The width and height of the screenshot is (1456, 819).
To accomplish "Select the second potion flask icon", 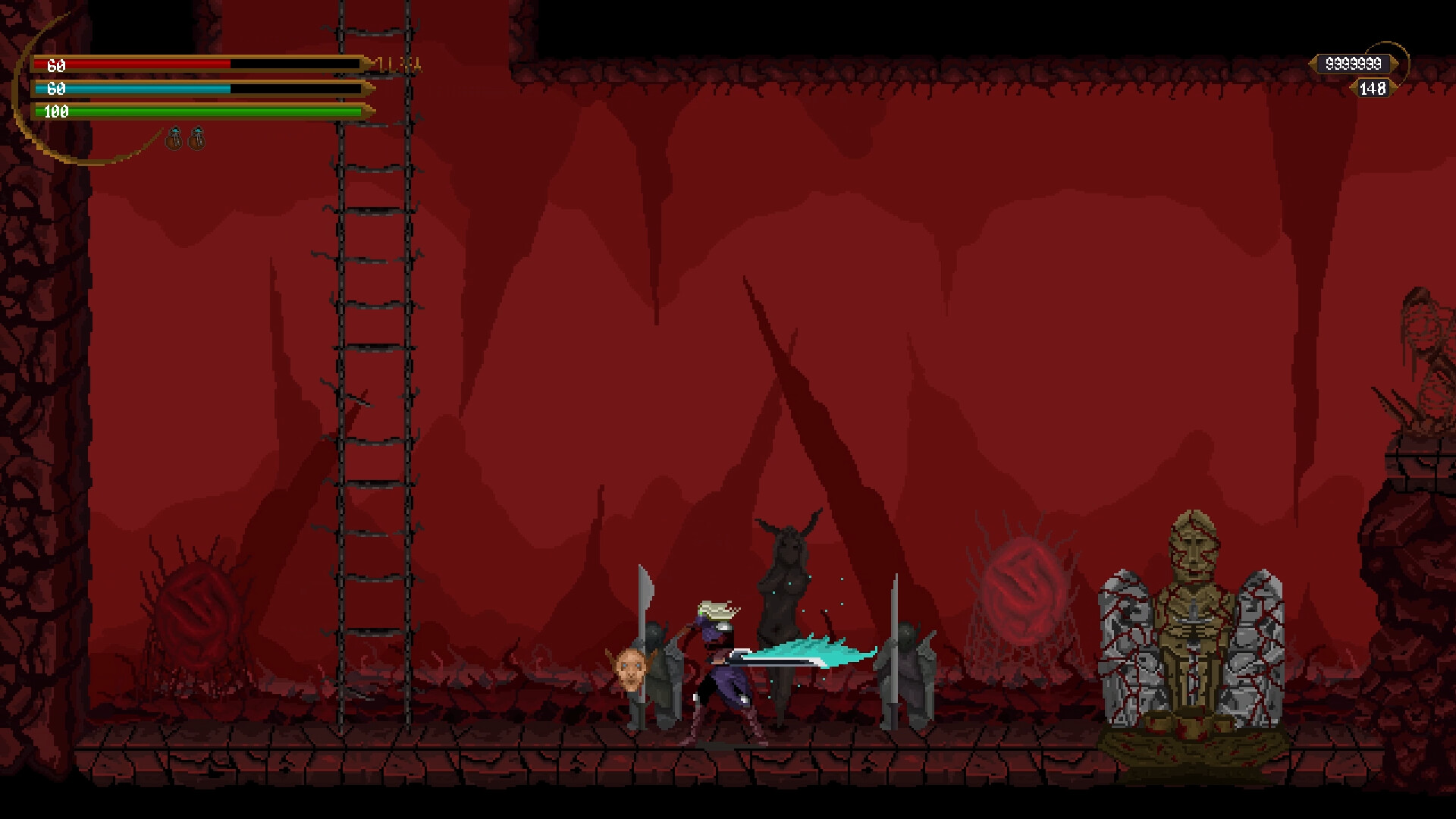I will (x=198, y=139).
